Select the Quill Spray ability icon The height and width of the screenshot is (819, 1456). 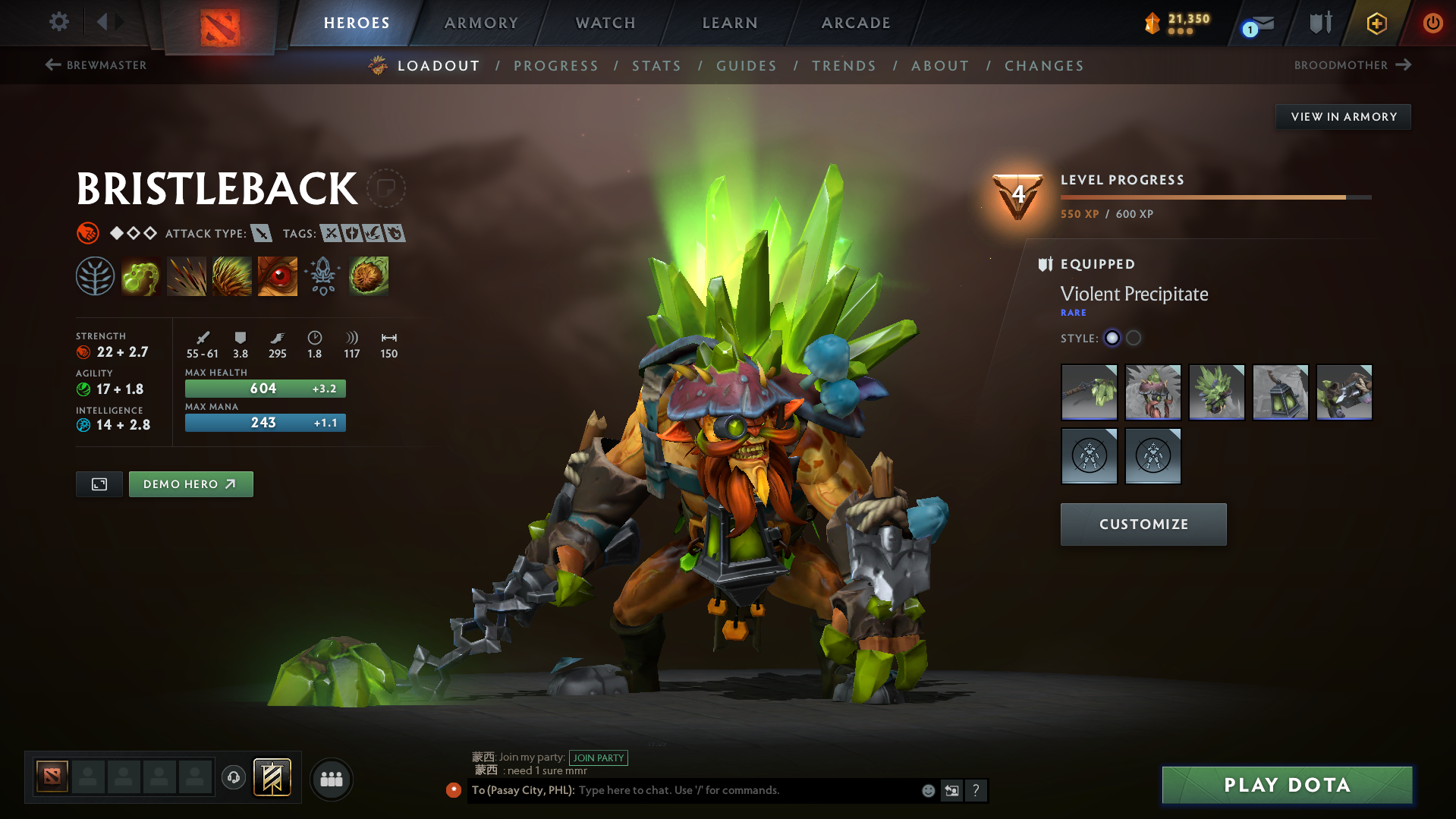[x=186, y=276]
